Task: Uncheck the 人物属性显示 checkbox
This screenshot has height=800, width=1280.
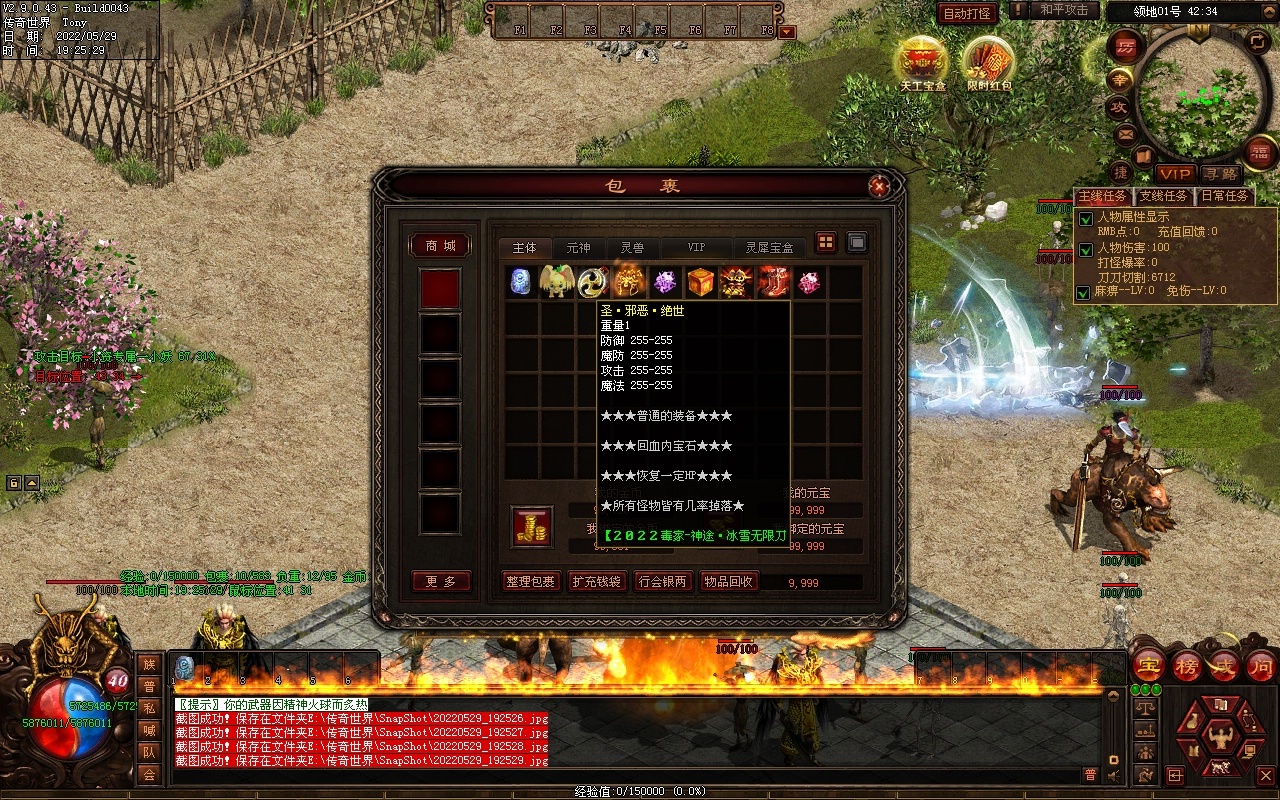Action: [1085, 218]
